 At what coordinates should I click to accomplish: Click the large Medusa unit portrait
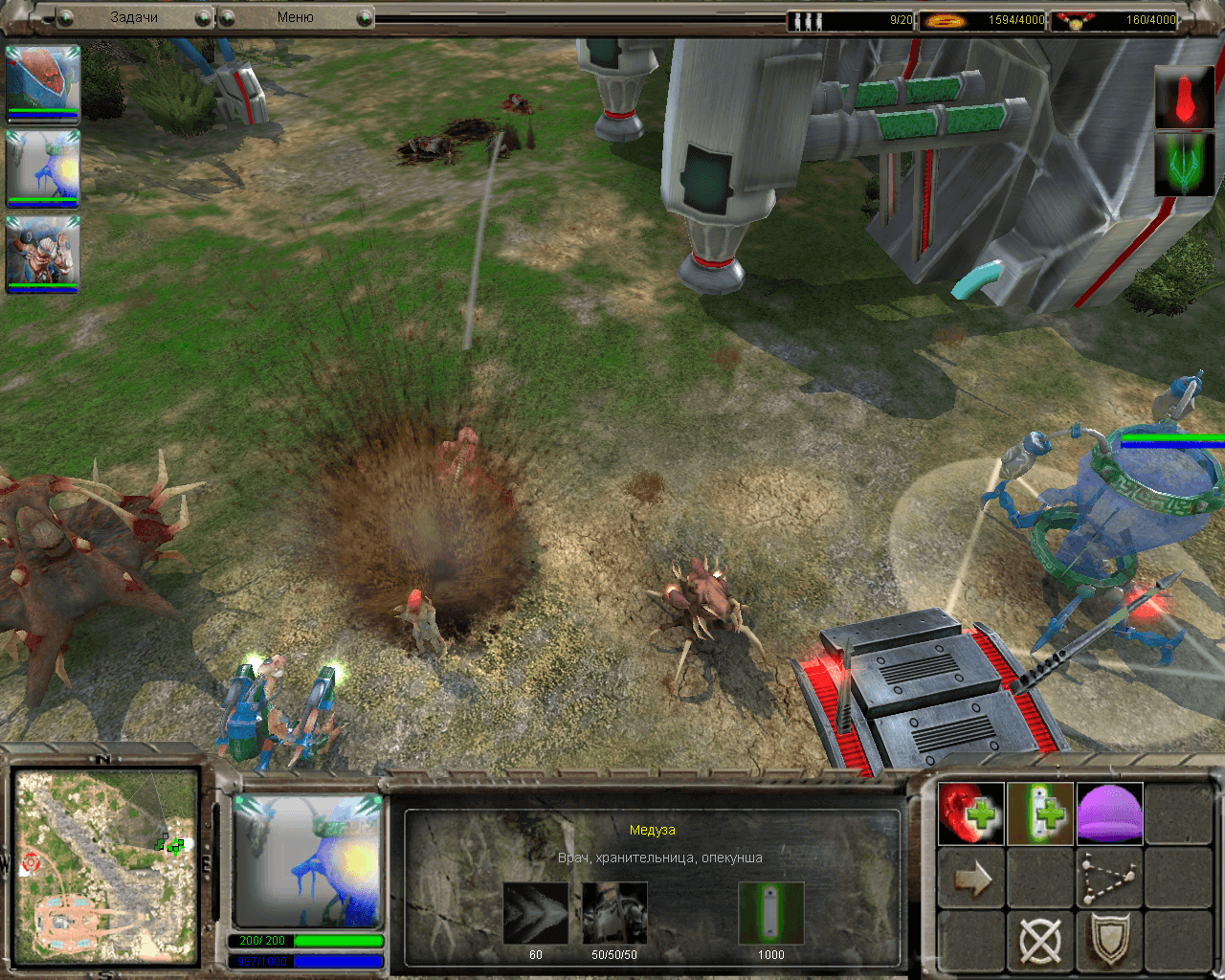[x=308, y=861]
